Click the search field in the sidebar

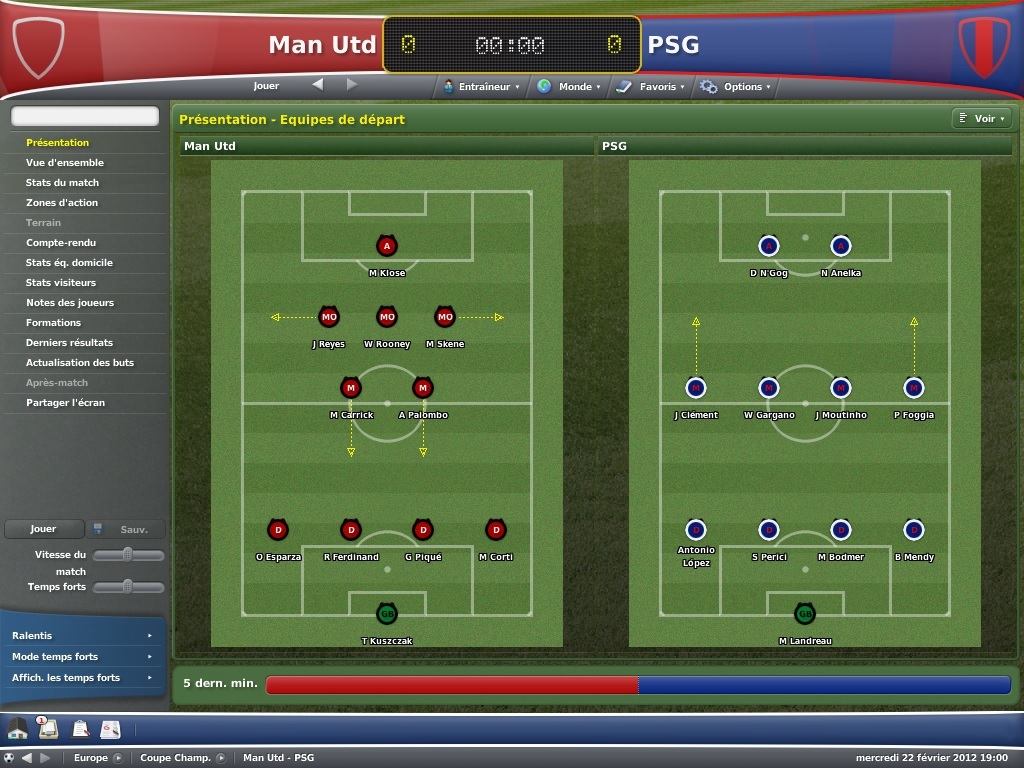click(x=85, y=117)
